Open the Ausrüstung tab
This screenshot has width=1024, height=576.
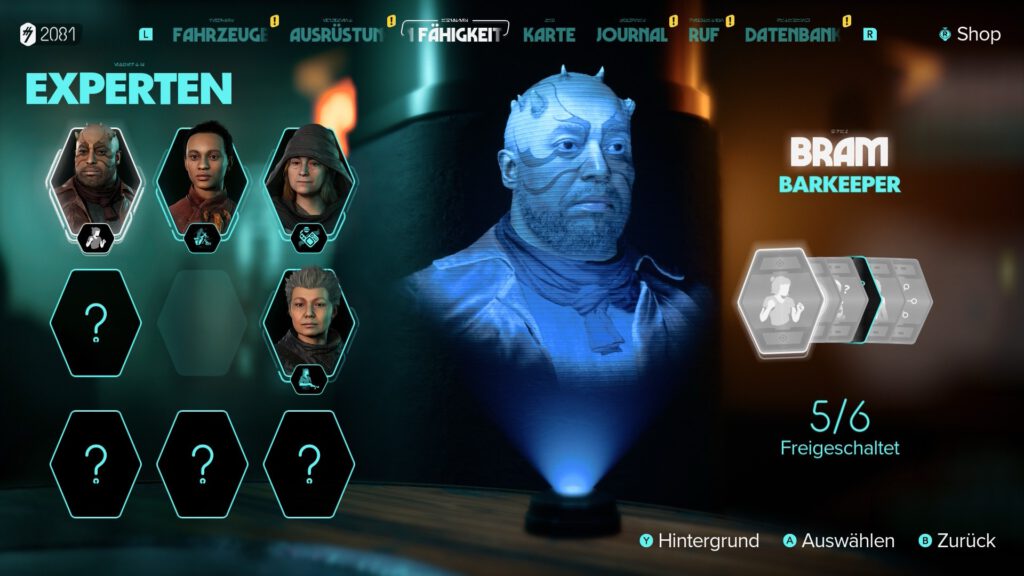337,35
